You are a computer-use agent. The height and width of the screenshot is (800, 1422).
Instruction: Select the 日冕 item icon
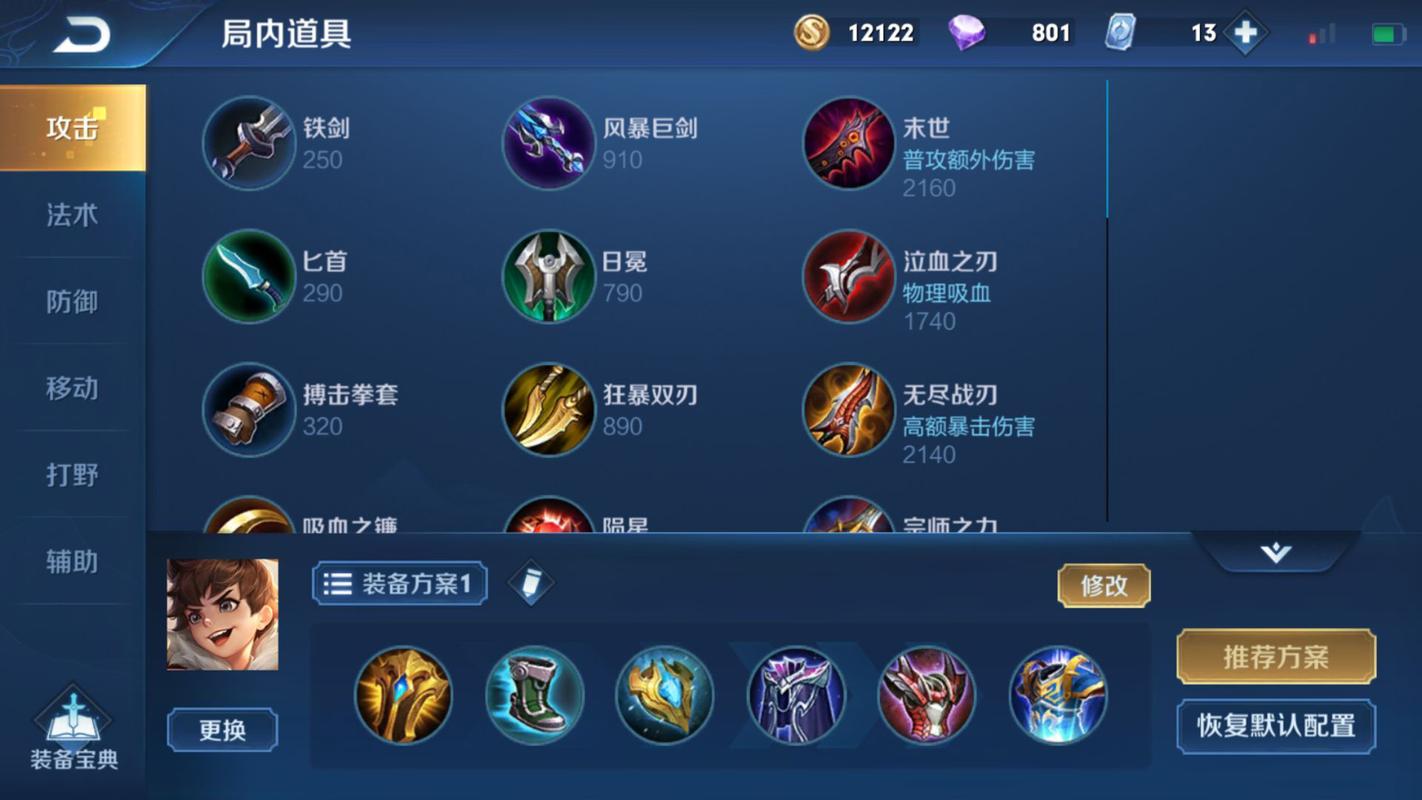548,277
